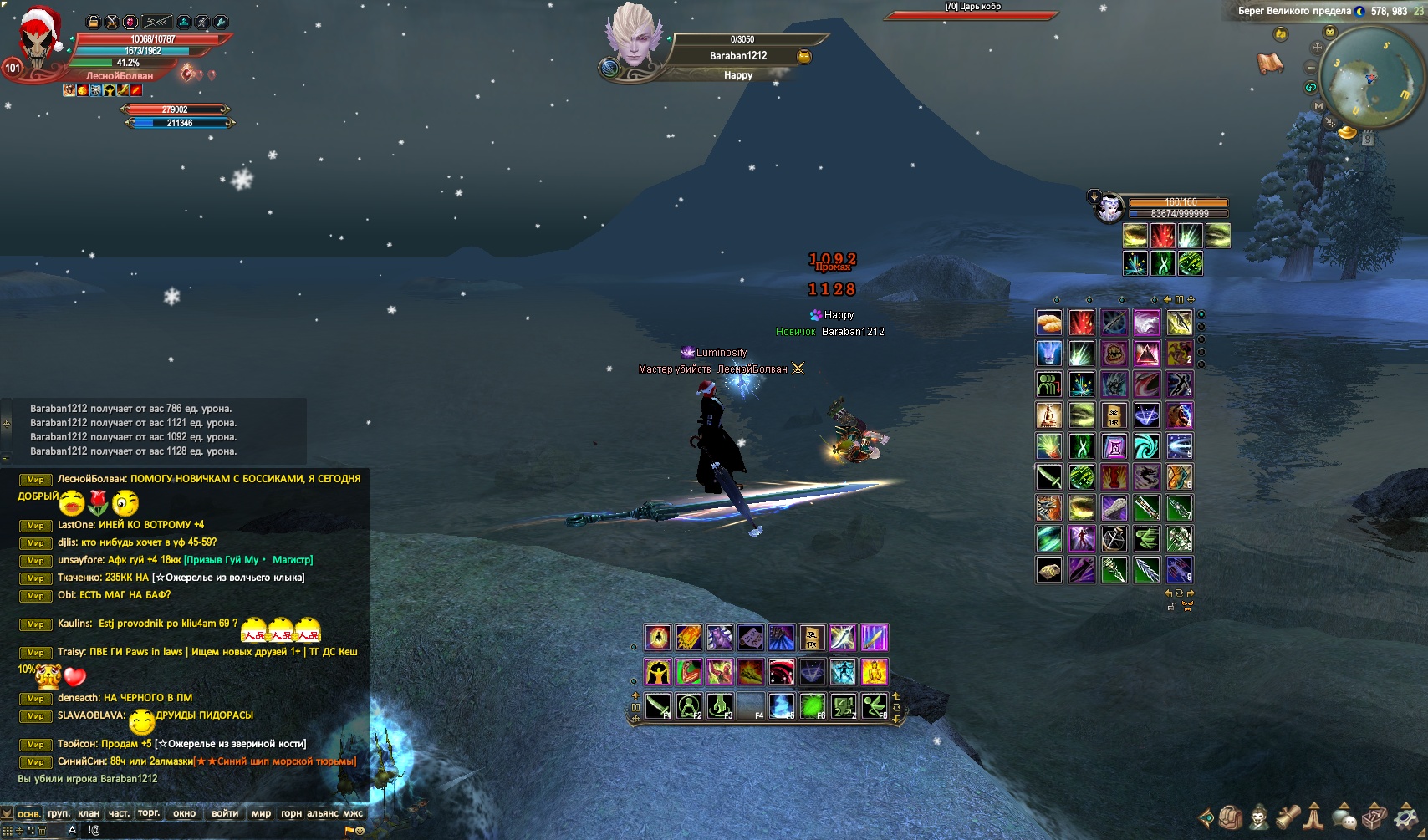Activate the green sword attack skill
The height and width of the screenshot is (840, 1428).
(x=658, y=706)
